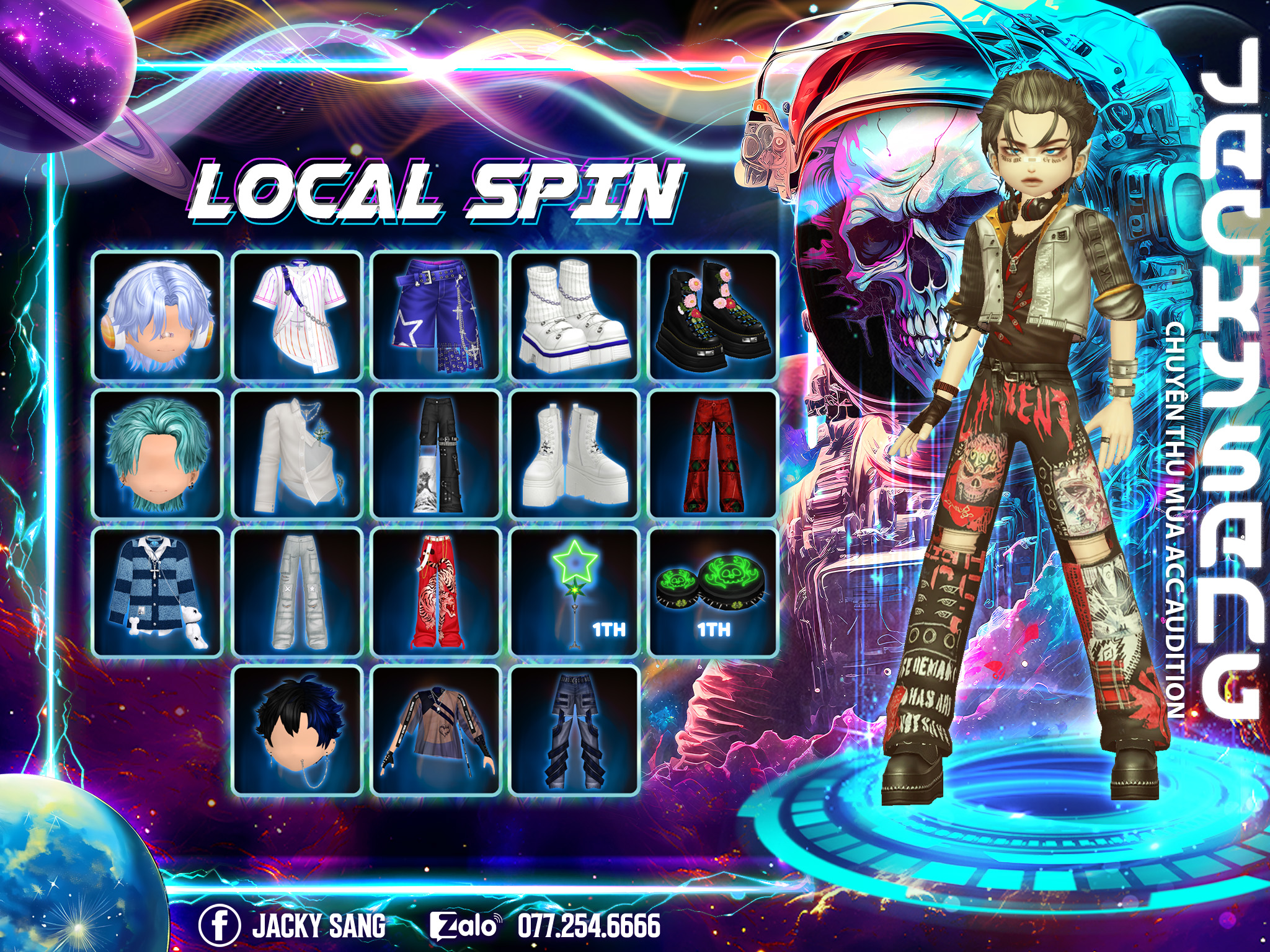
Task: Select the red tiger print pants
Action: pos(437,592)
